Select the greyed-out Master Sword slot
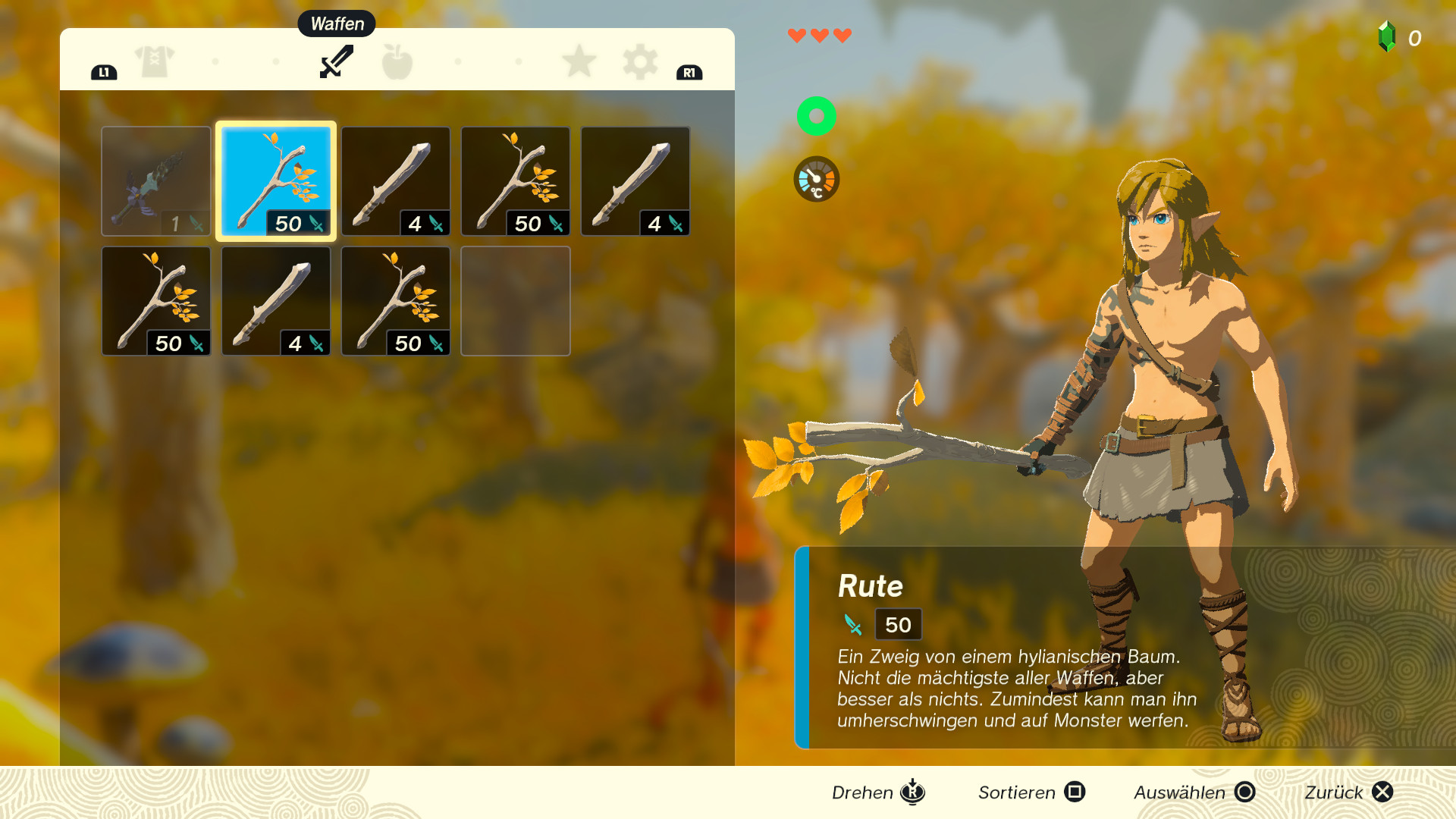This screenshot has height=819, width=1456. (155, 180)
